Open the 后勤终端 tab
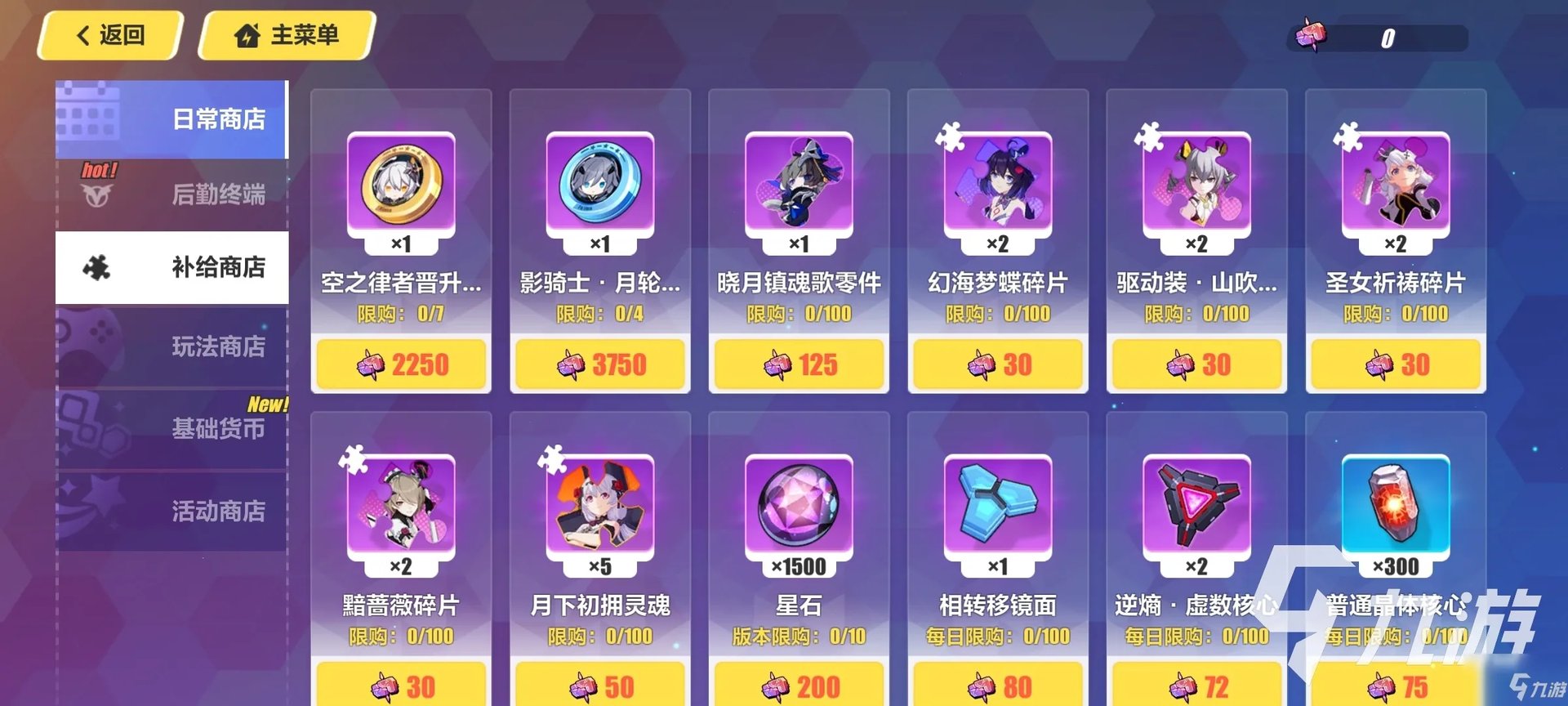 coord(172,194)
